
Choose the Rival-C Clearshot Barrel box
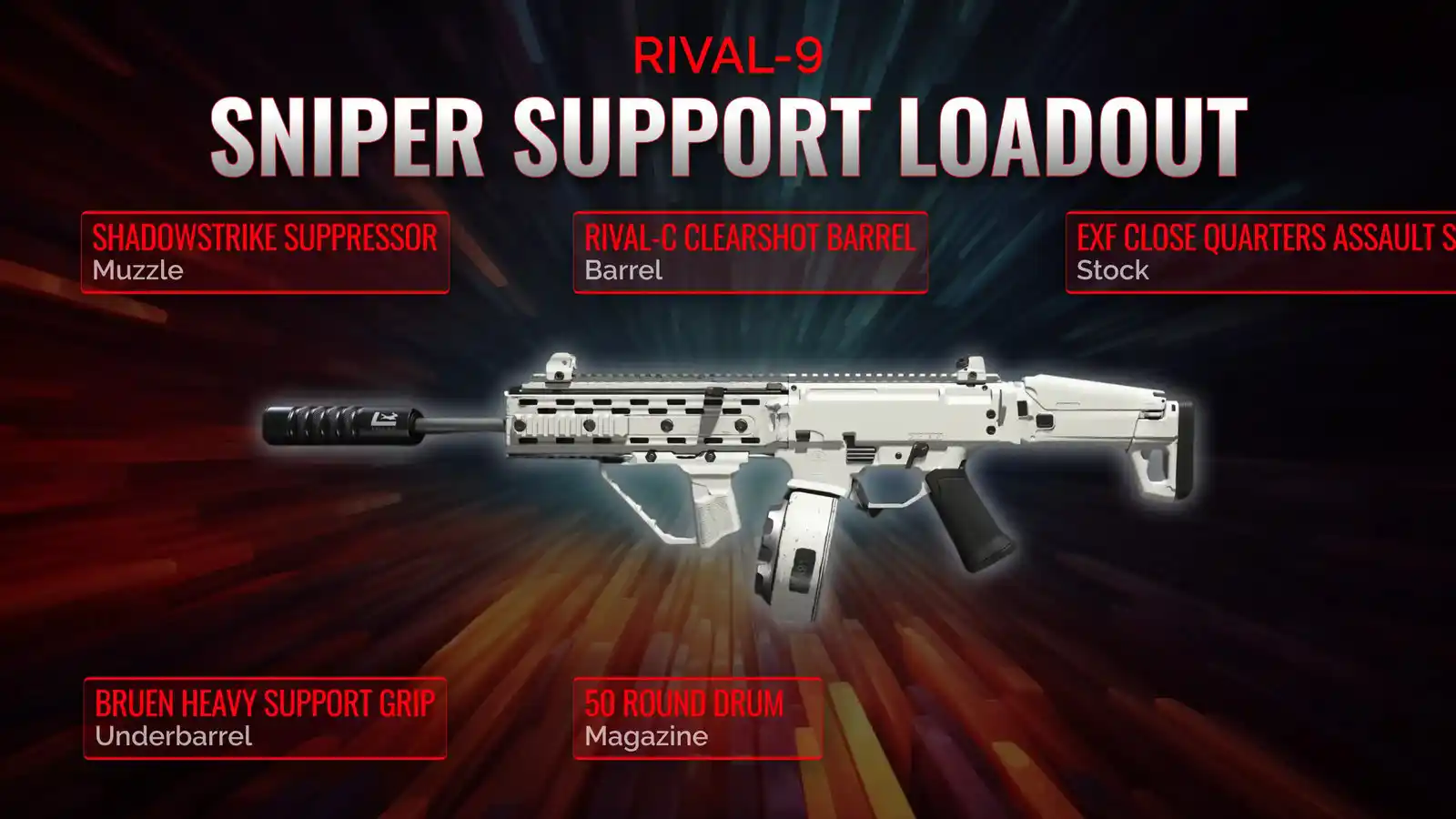point(750,252)
